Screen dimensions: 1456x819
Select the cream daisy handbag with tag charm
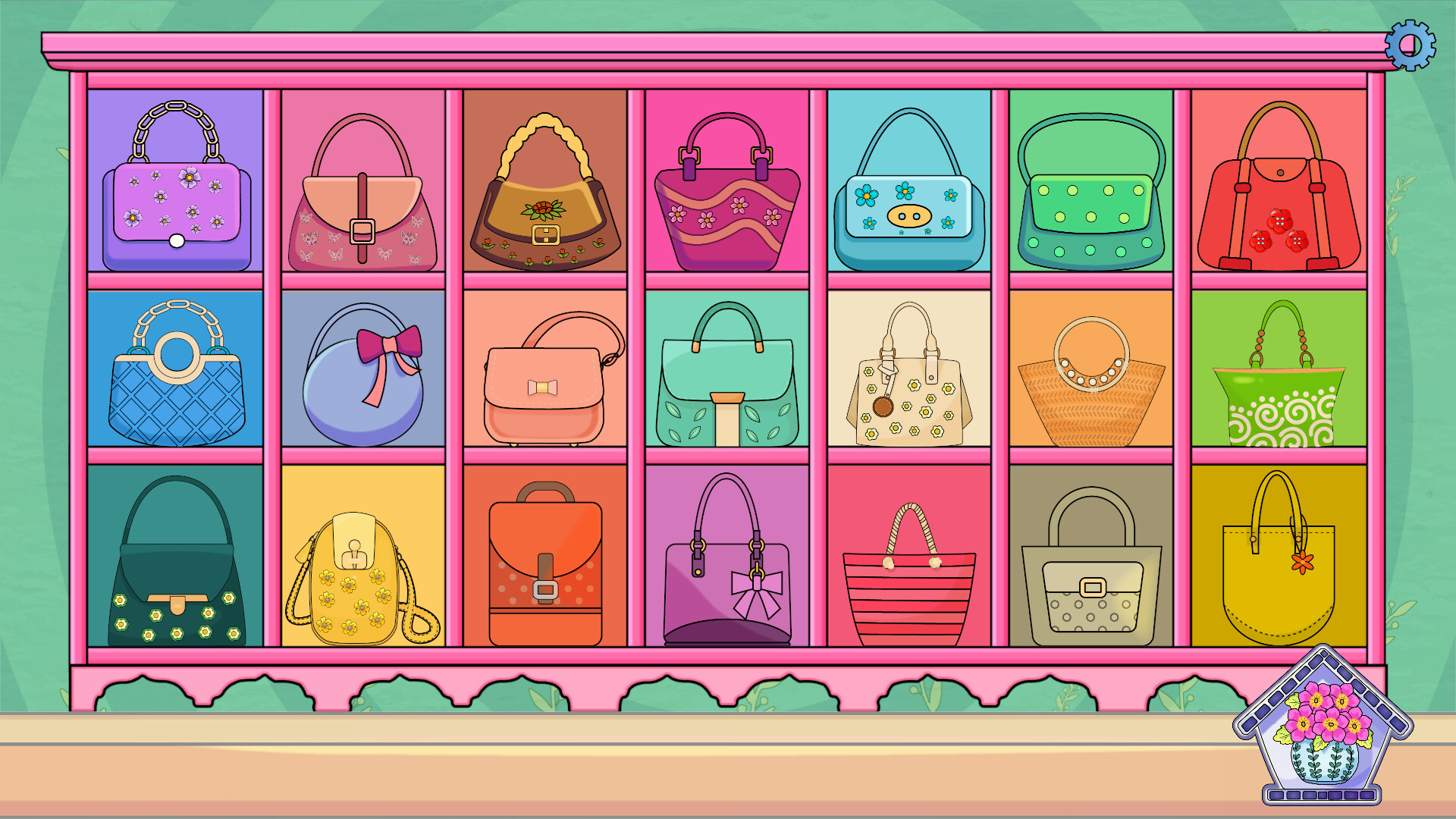(x=908, y=375)
